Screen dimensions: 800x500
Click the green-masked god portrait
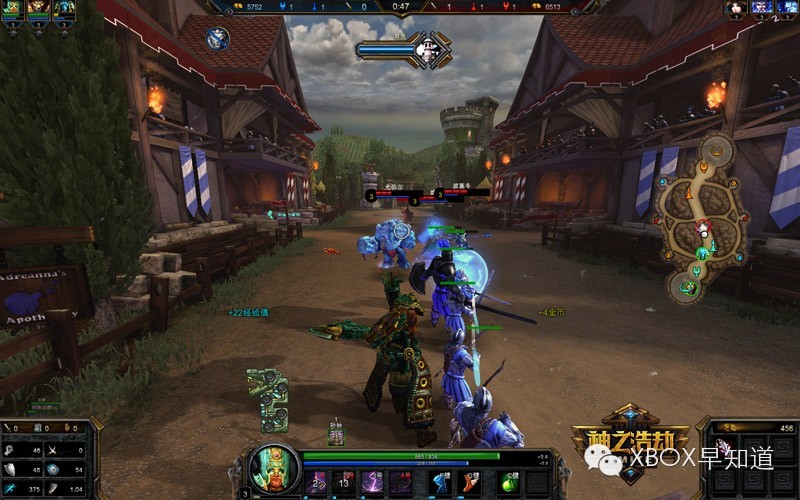click(273, 471)
